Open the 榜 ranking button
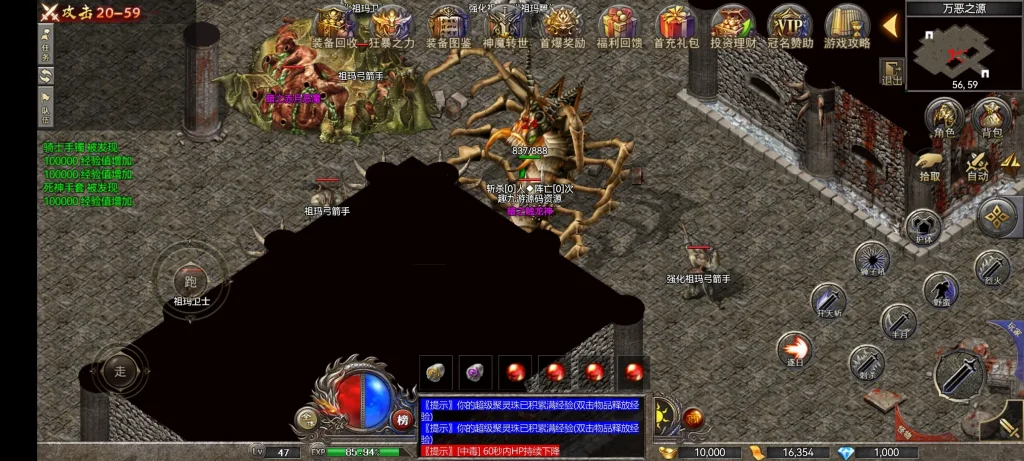This screenshot has width=1024, height=461. pyautogui.click(x=402, y=419)
